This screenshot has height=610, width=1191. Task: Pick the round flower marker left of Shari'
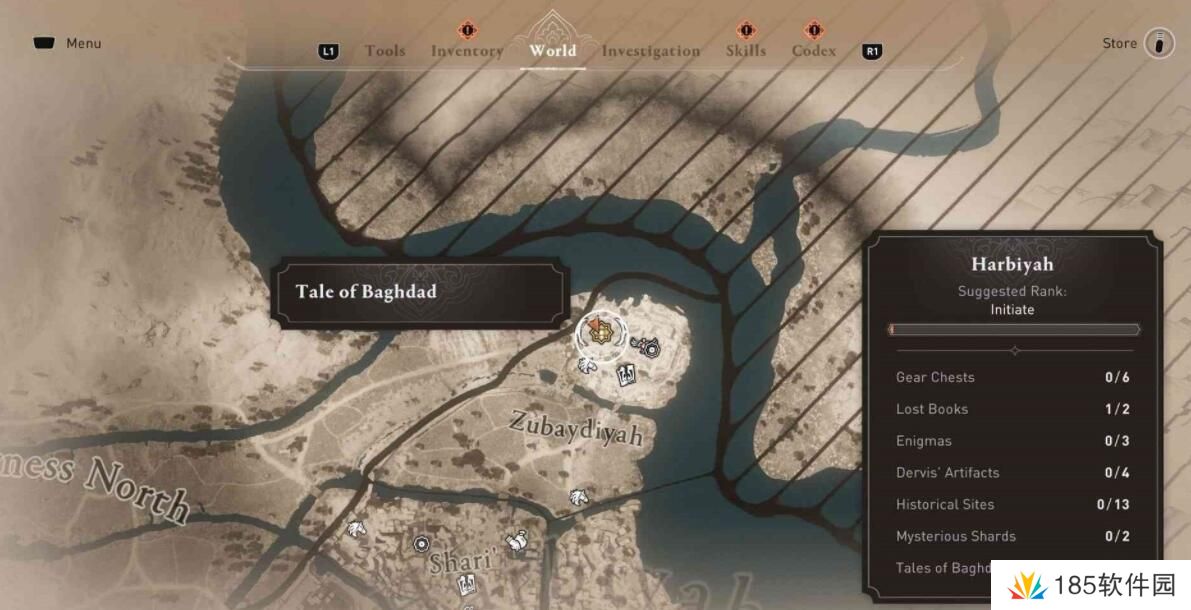click(x=421, y=544)
